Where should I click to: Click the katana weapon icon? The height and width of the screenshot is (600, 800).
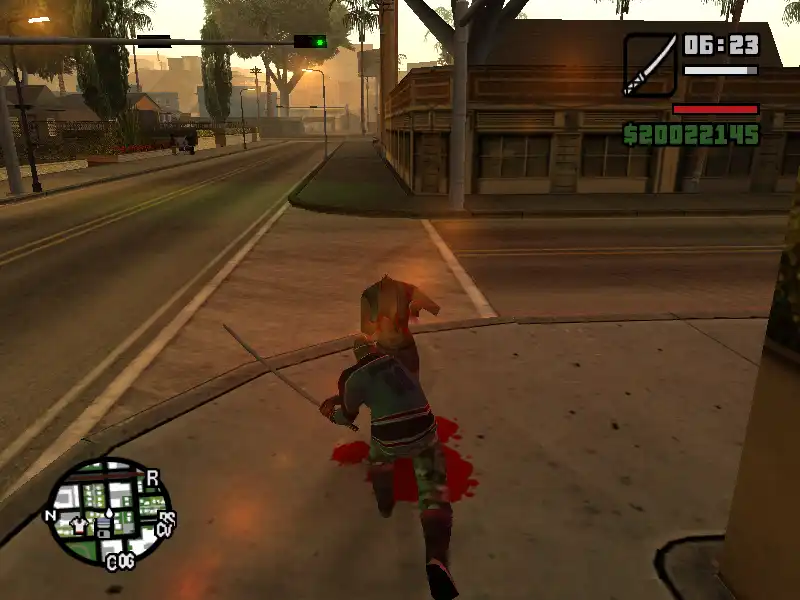point(649,65)
